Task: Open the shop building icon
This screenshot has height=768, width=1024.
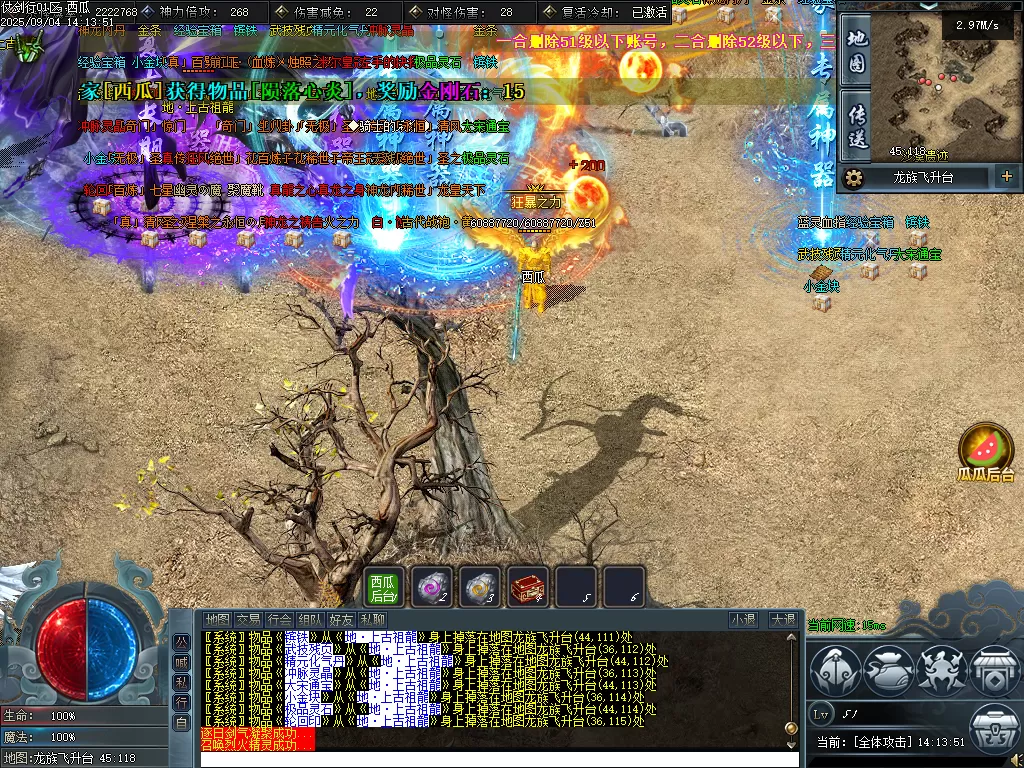Action: [993, 671]
